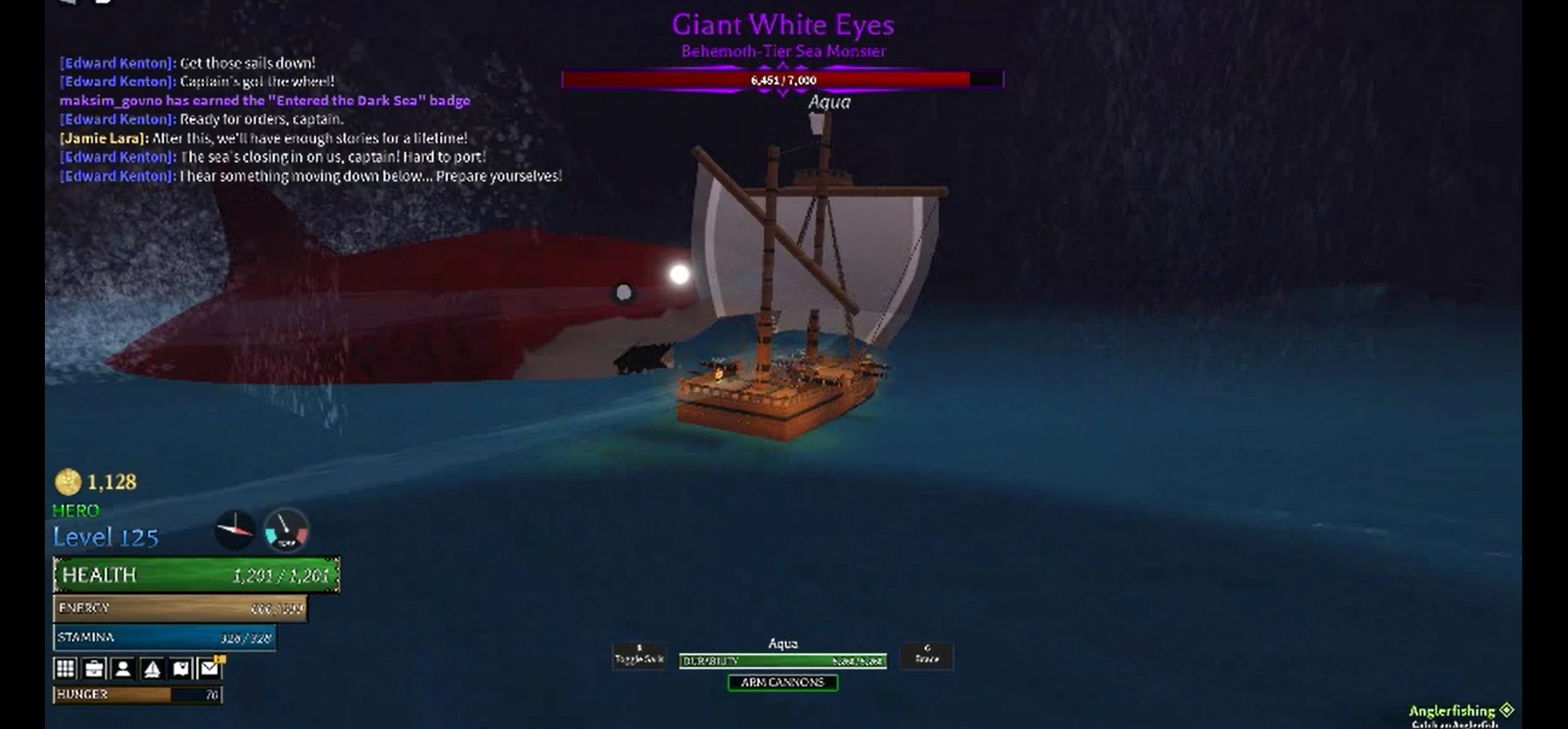Open the mail envelope with notification badge
1568x729 pixels.
[x=211, y=668]
